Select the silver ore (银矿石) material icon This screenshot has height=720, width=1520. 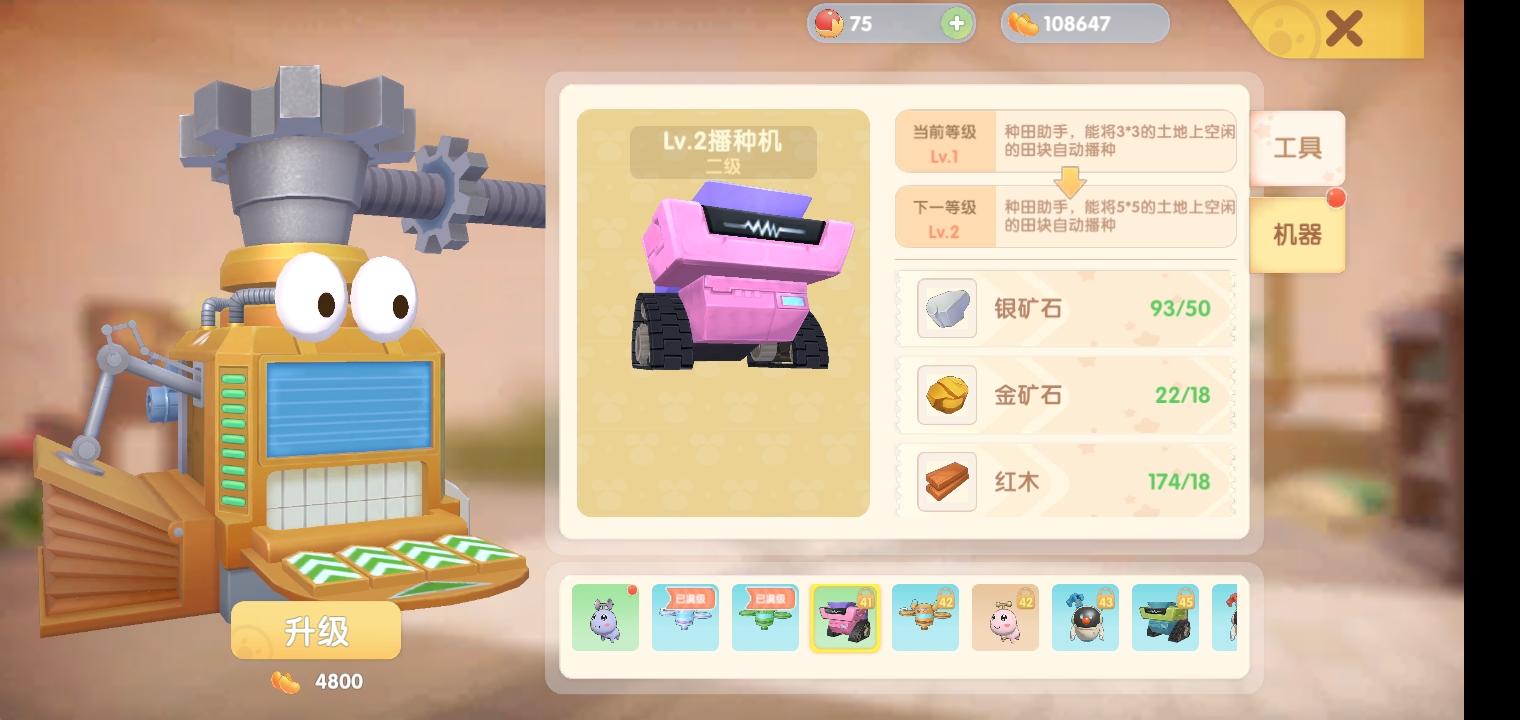point(945,309)
